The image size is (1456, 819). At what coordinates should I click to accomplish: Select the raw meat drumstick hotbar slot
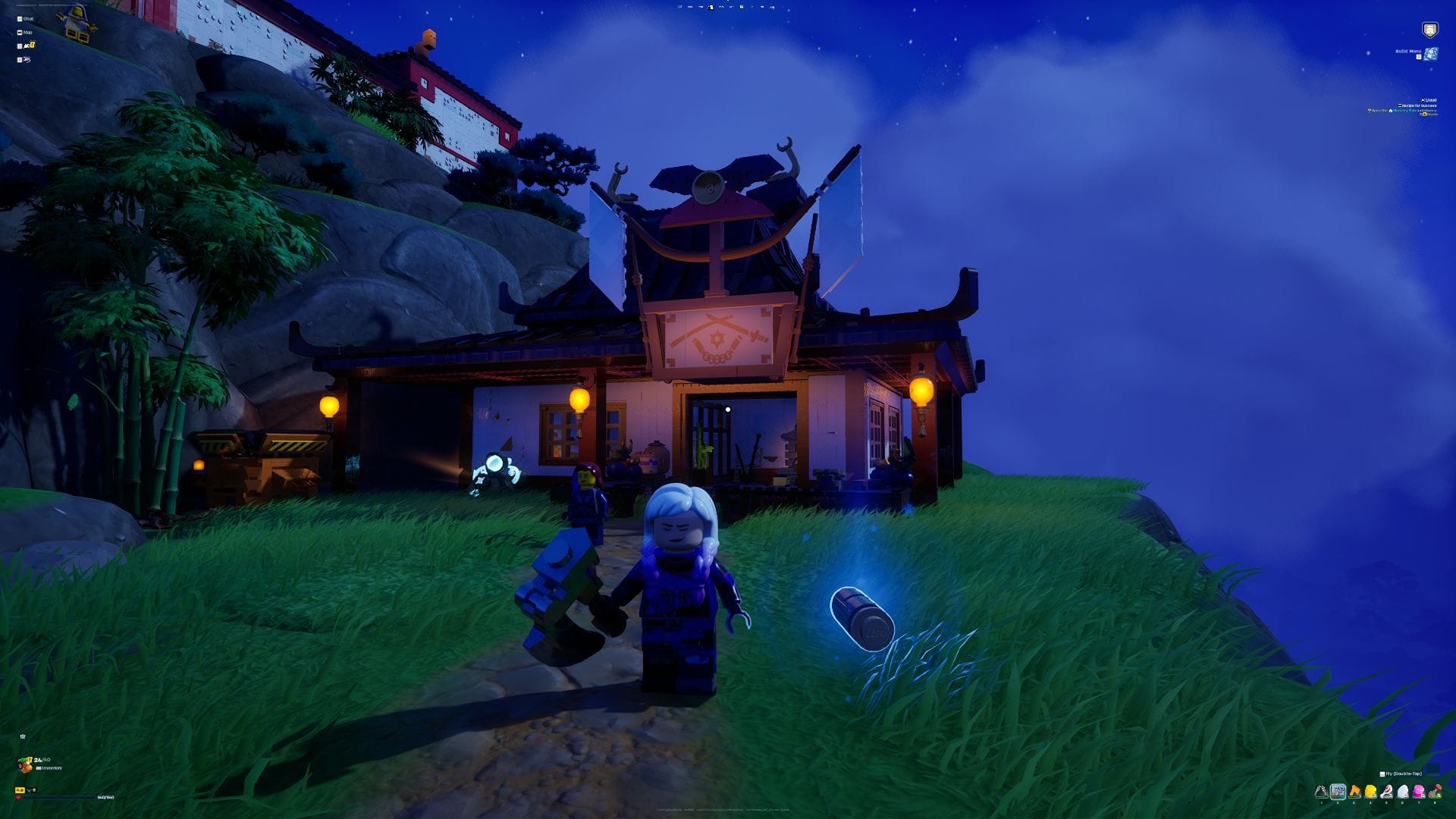click(1387, 792)
